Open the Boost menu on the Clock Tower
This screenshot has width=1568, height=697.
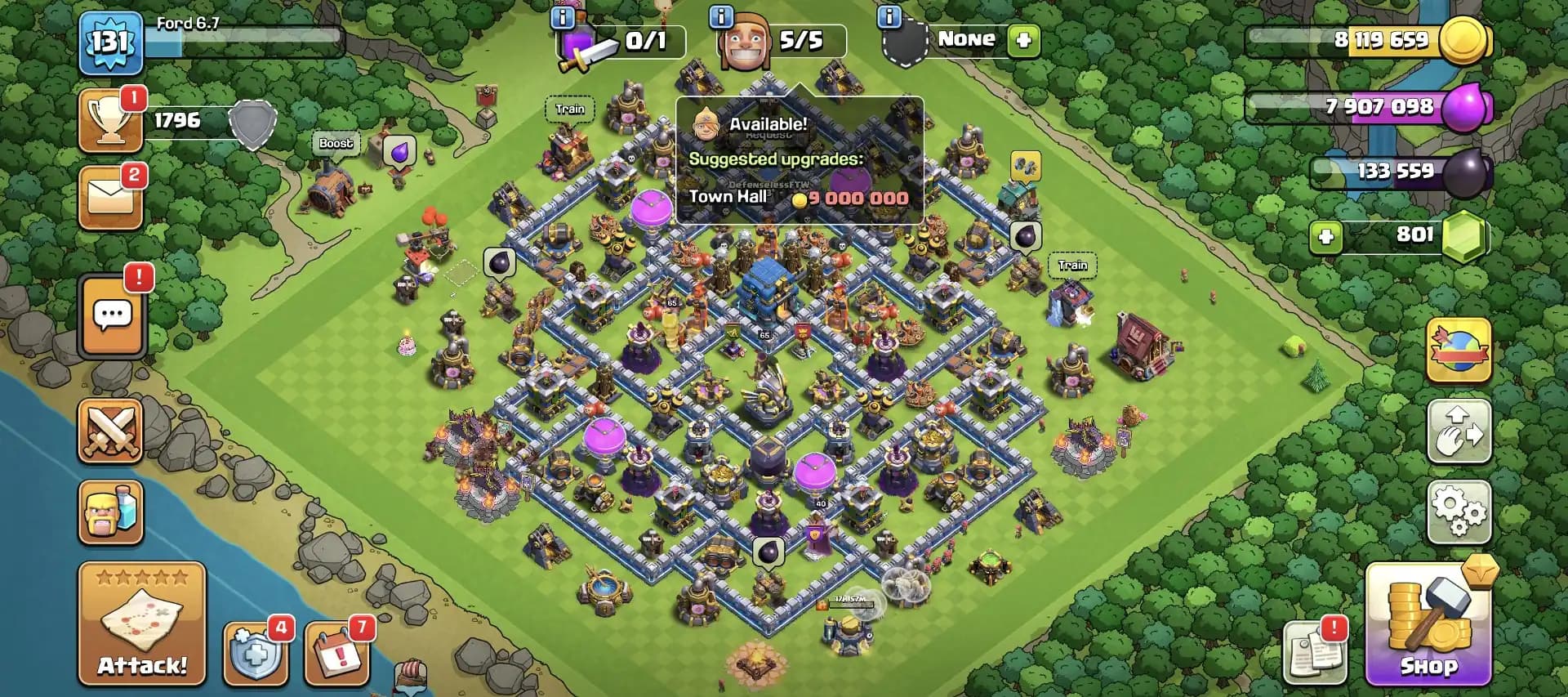tap(335, 143)
